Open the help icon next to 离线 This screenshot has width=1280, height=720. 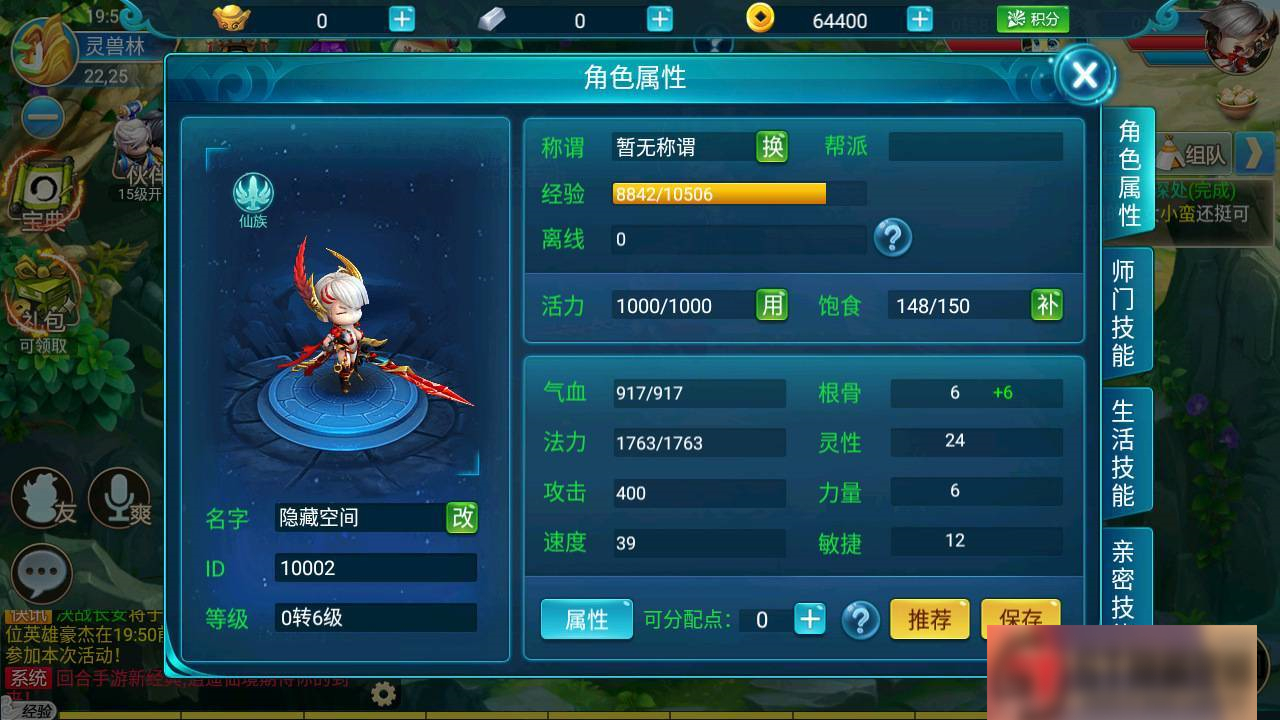pos(893,239)
